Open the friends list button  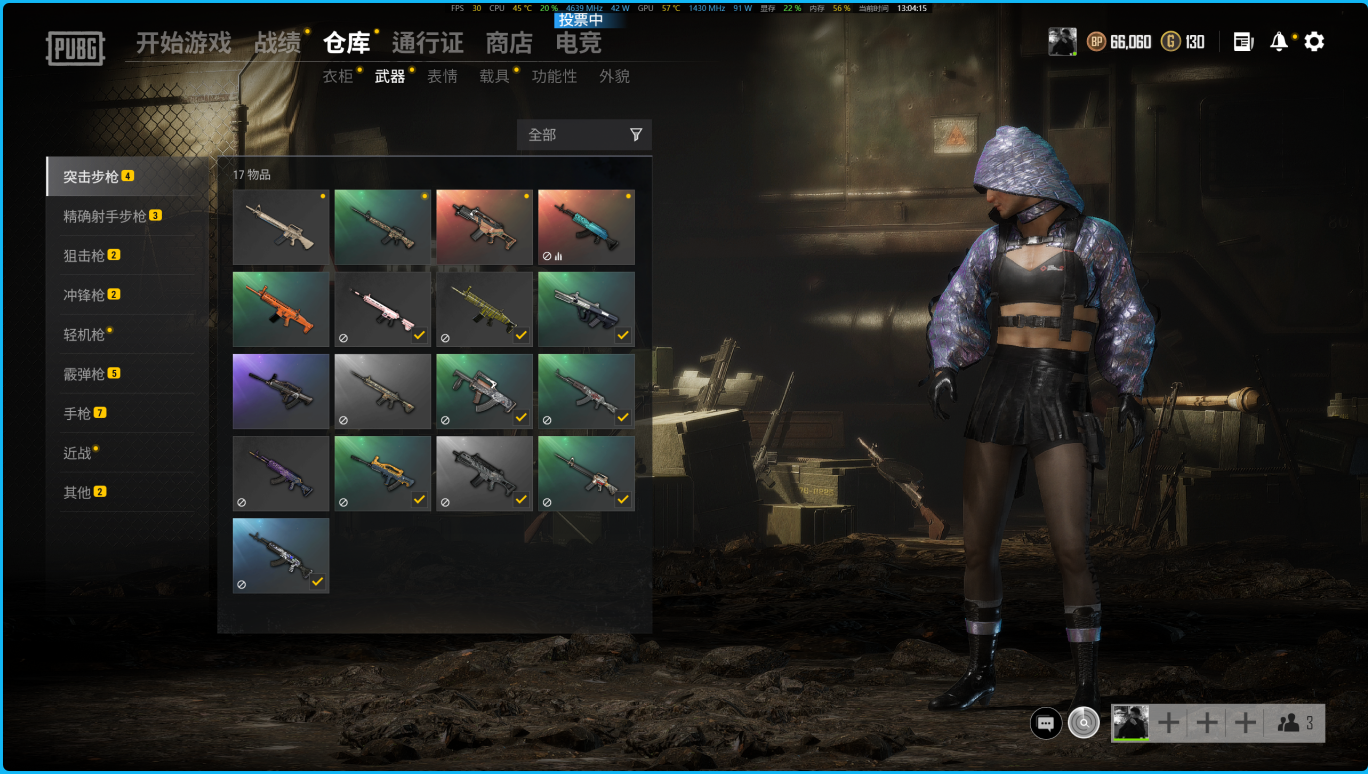click(1295, 723)
